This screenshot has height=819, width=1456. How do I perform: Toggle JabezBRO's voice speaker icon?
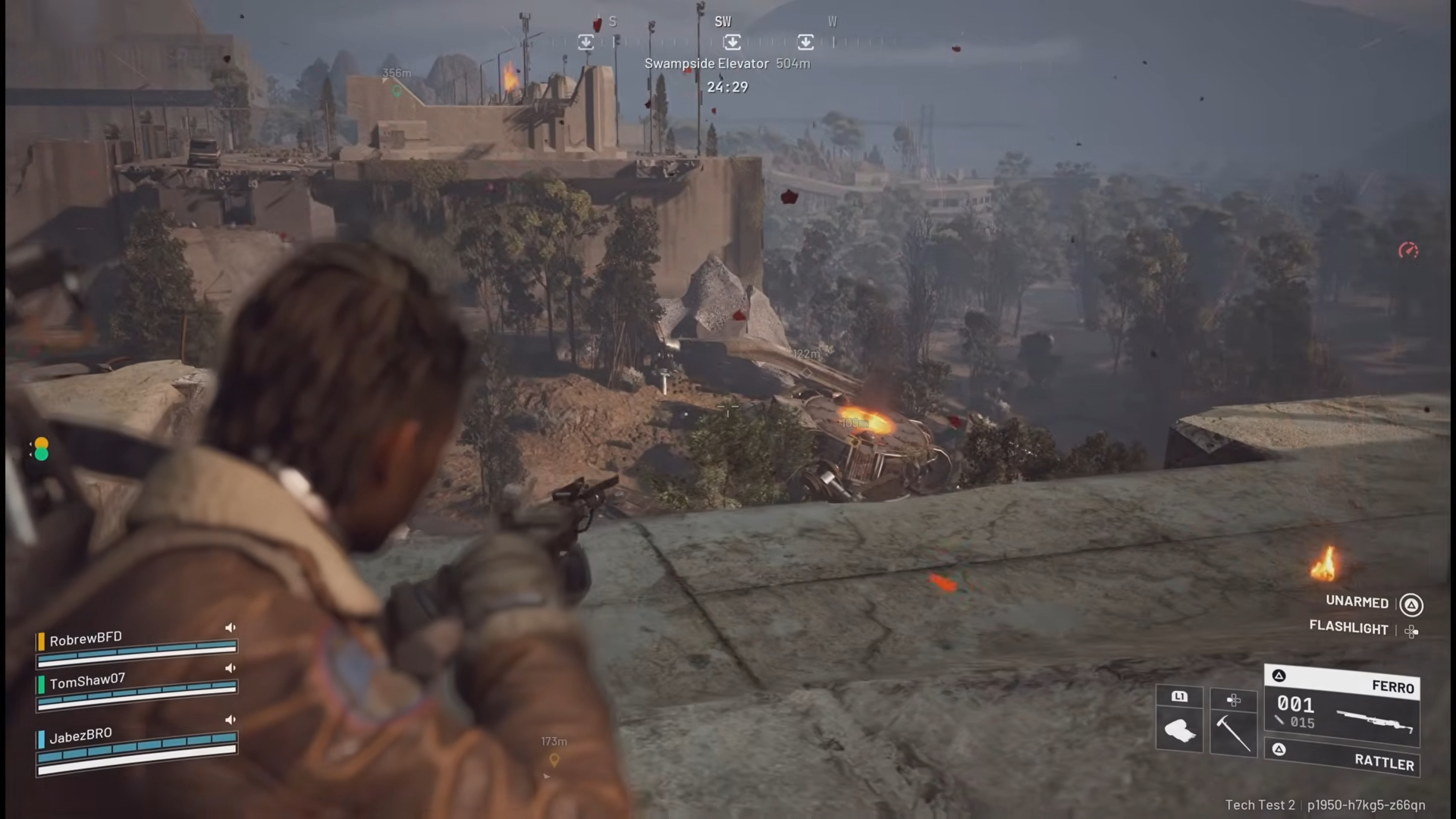231,720
